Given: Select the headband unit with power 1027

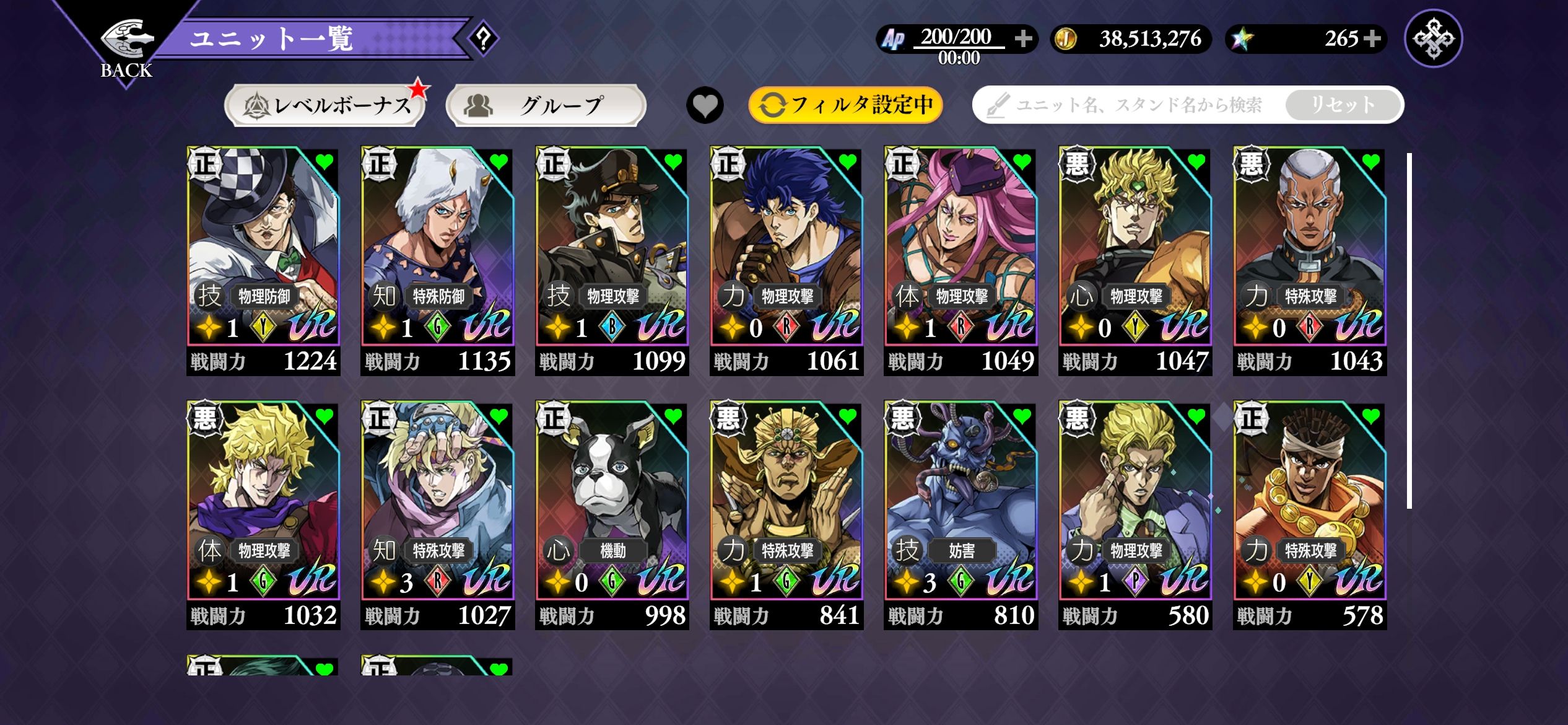Looking at the screenshot, I should tap(437, 514).
